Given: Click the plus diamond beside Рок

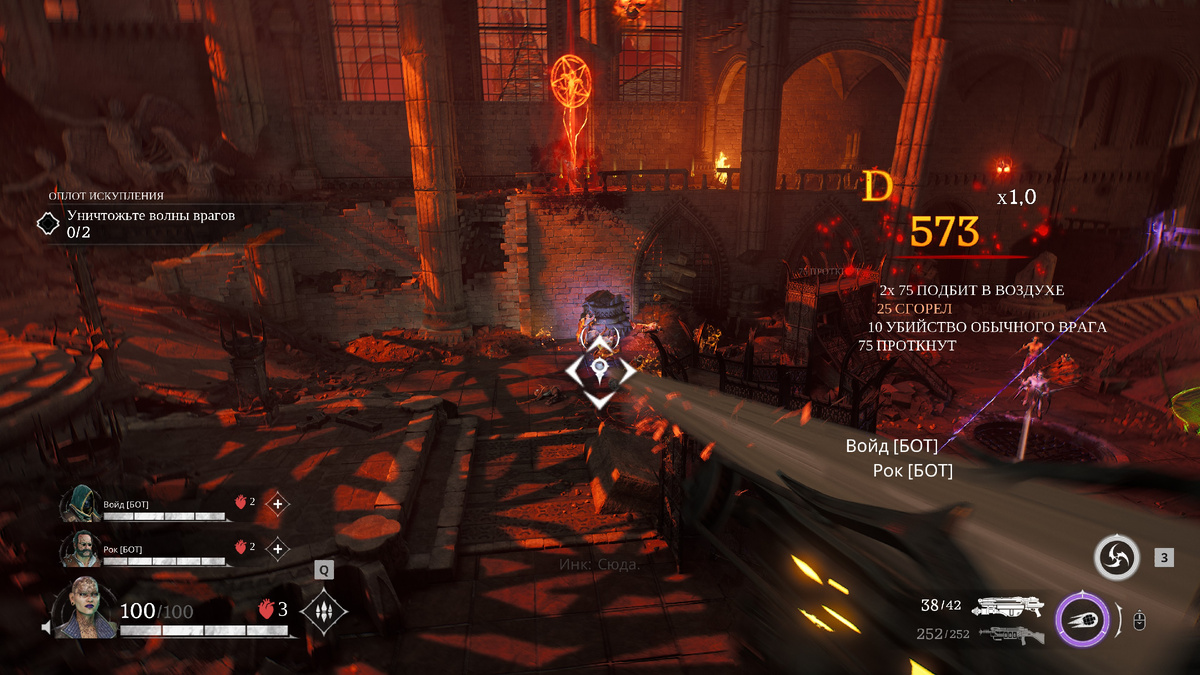Looking at the screenshot, I should click(x=277, y=548).
